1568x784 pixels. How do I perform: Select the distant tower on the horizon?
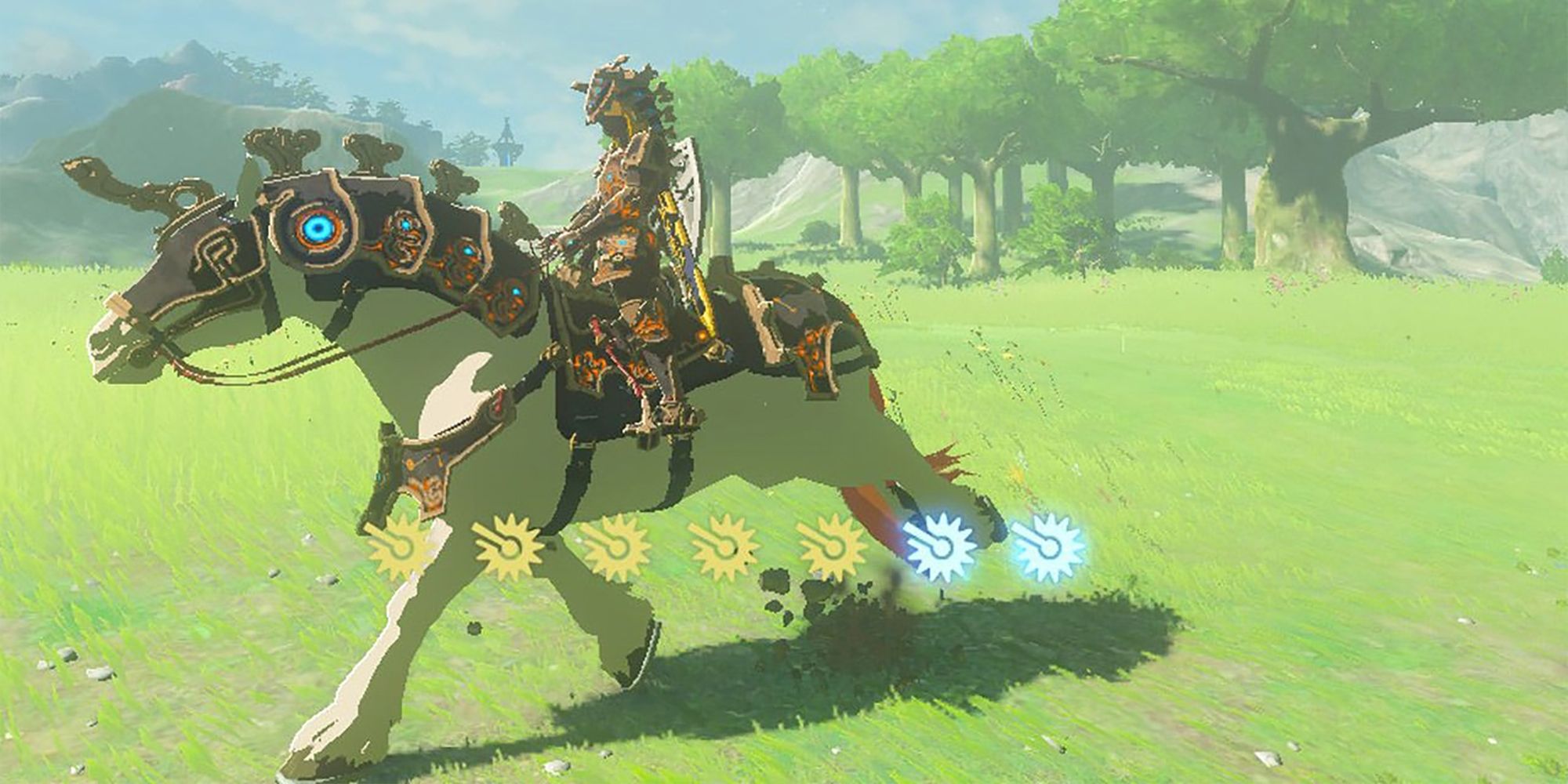506,140
